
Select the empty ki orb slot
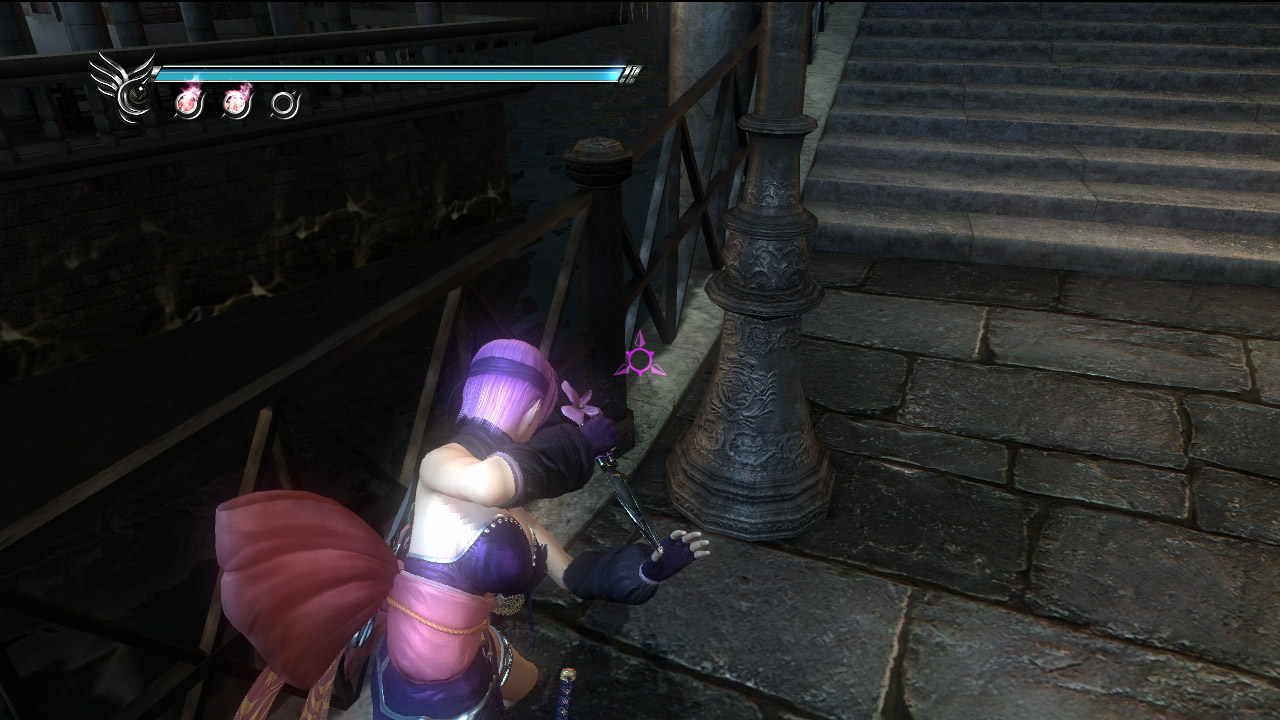pos(285,103)
